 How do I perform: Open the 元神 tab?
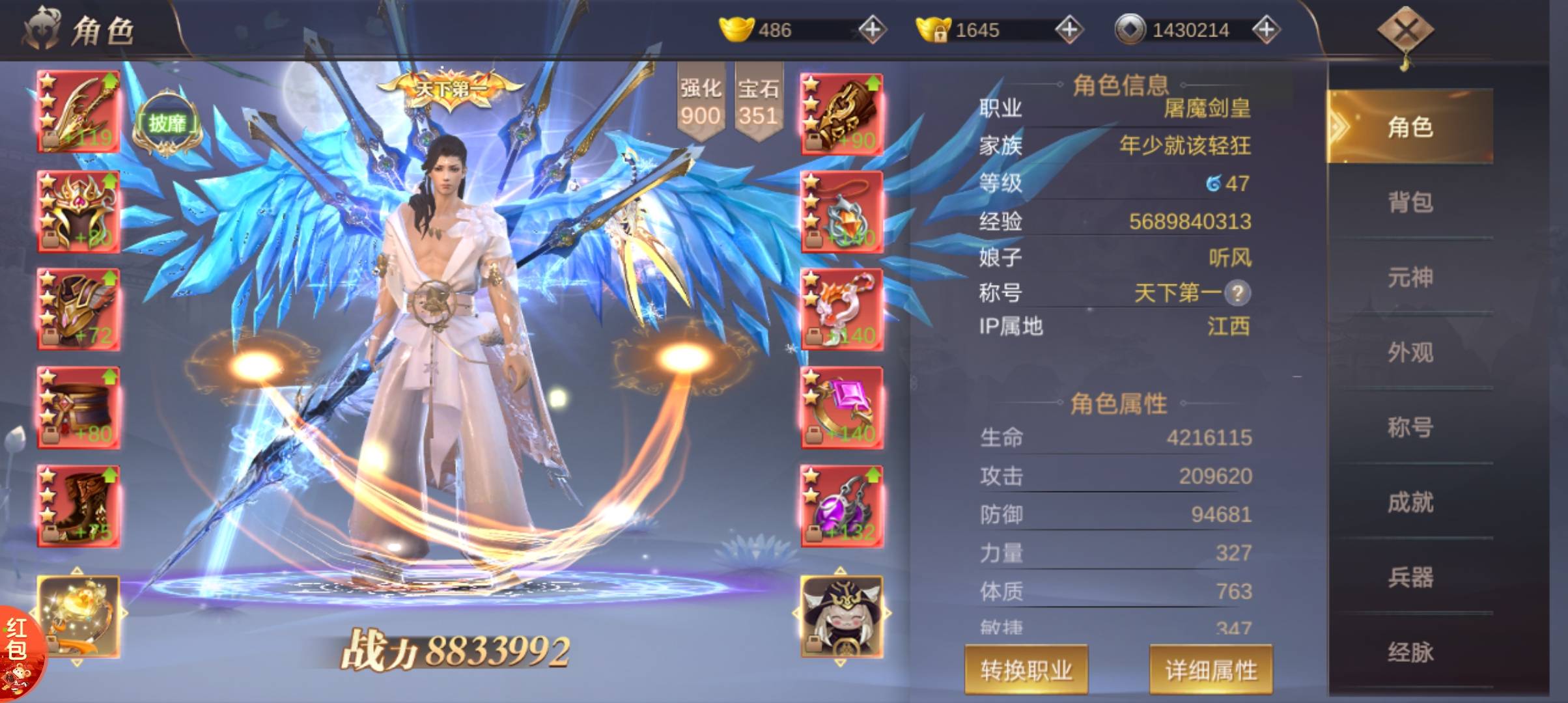pos(1410,277)
